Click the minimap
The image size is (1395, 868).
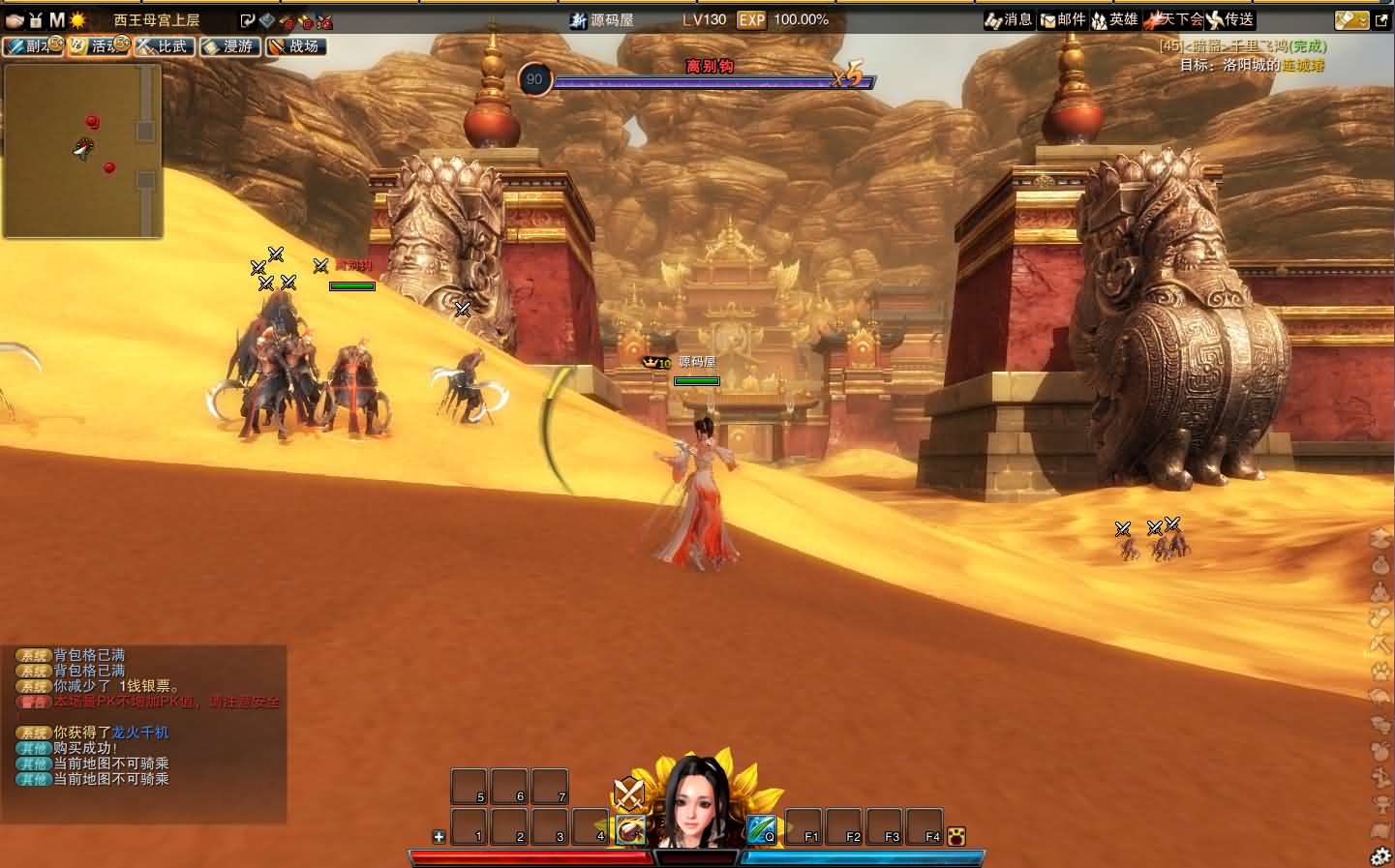[x=82, y=151]
